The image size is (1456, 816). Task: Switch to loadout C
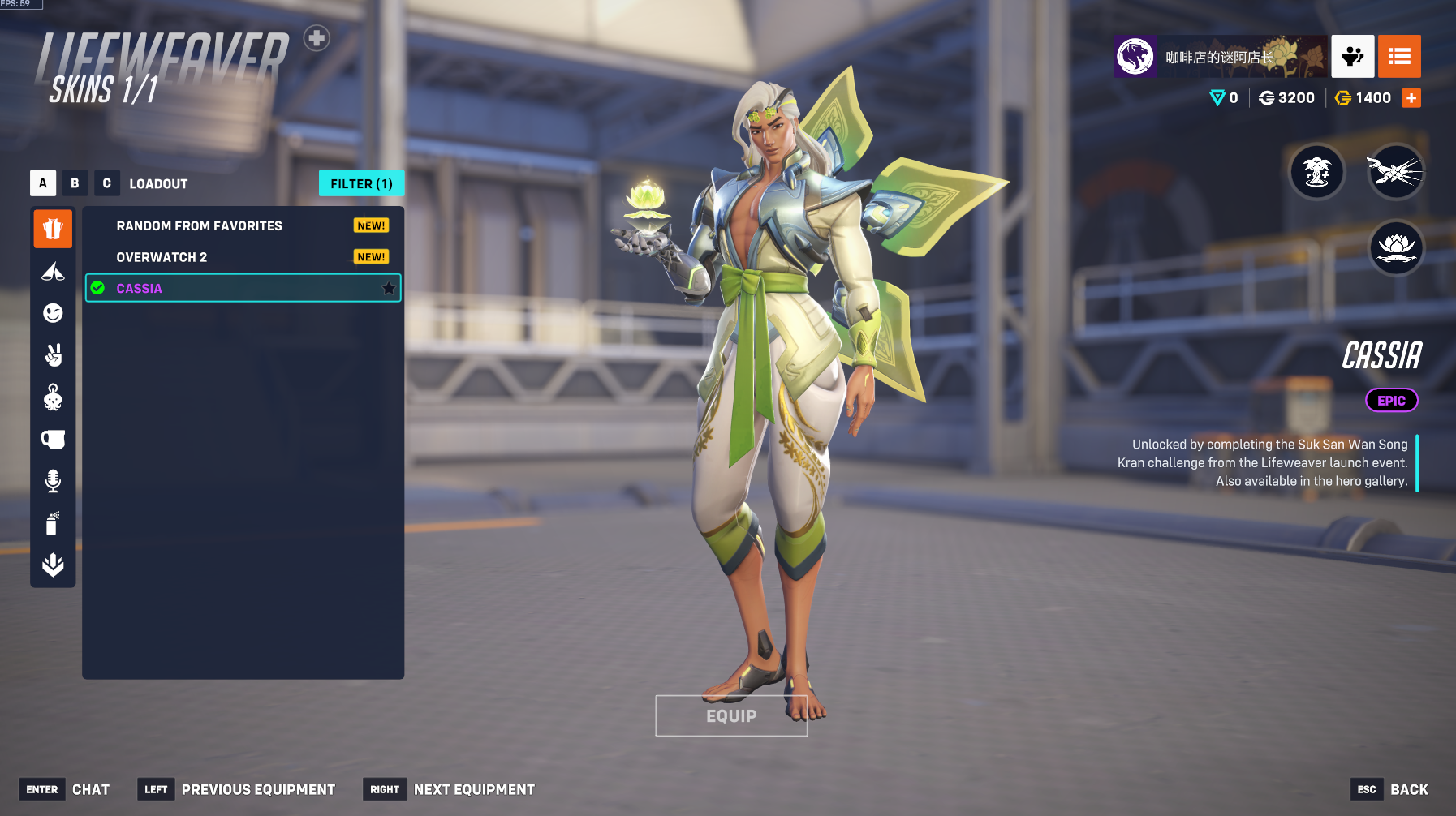(x=106, y=183)
